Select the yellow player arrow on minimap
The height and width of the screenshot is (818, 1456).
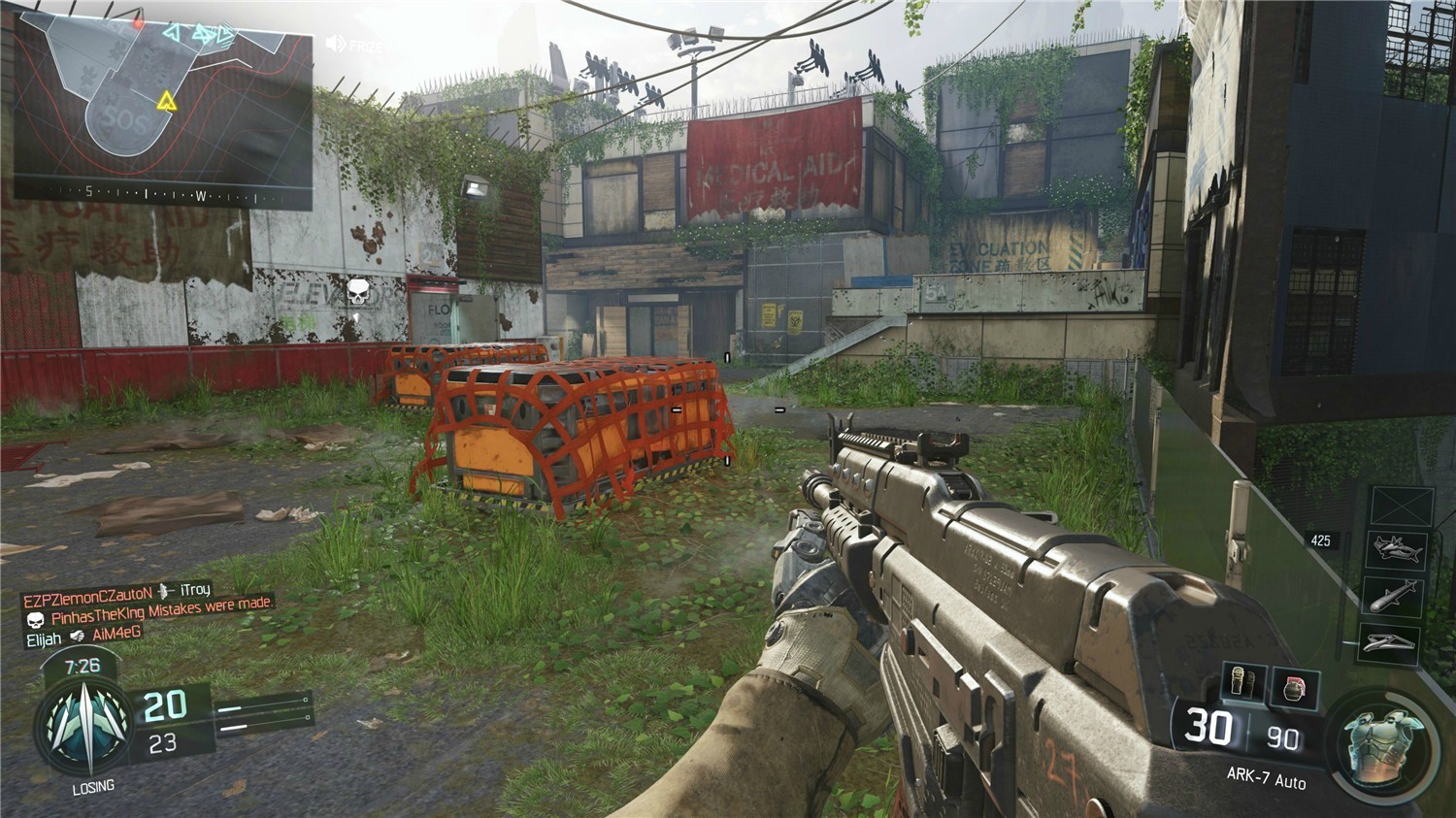(167, 101)
